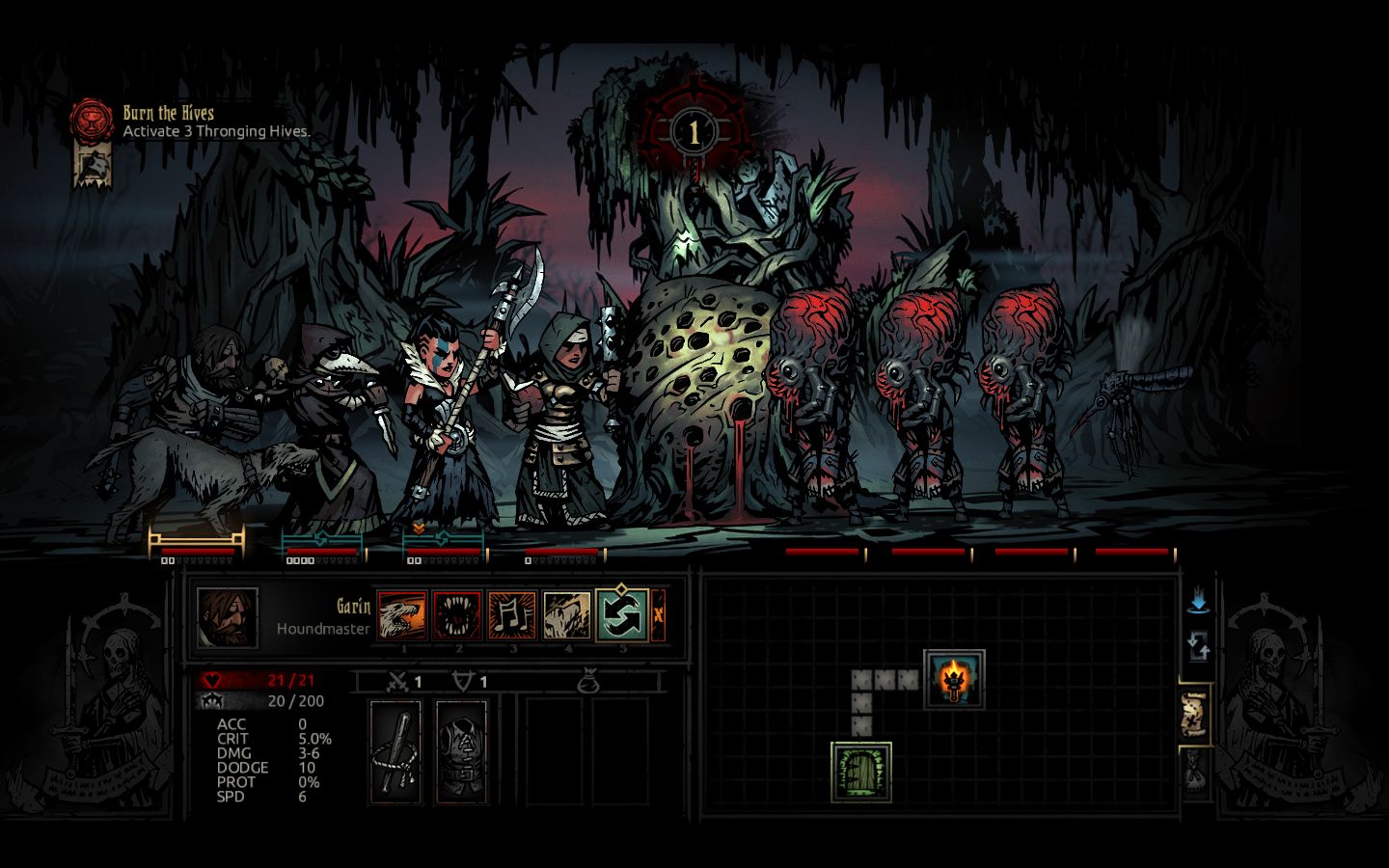
Task: Inspect the club weapon equipment slot
Action: point(395,752)
